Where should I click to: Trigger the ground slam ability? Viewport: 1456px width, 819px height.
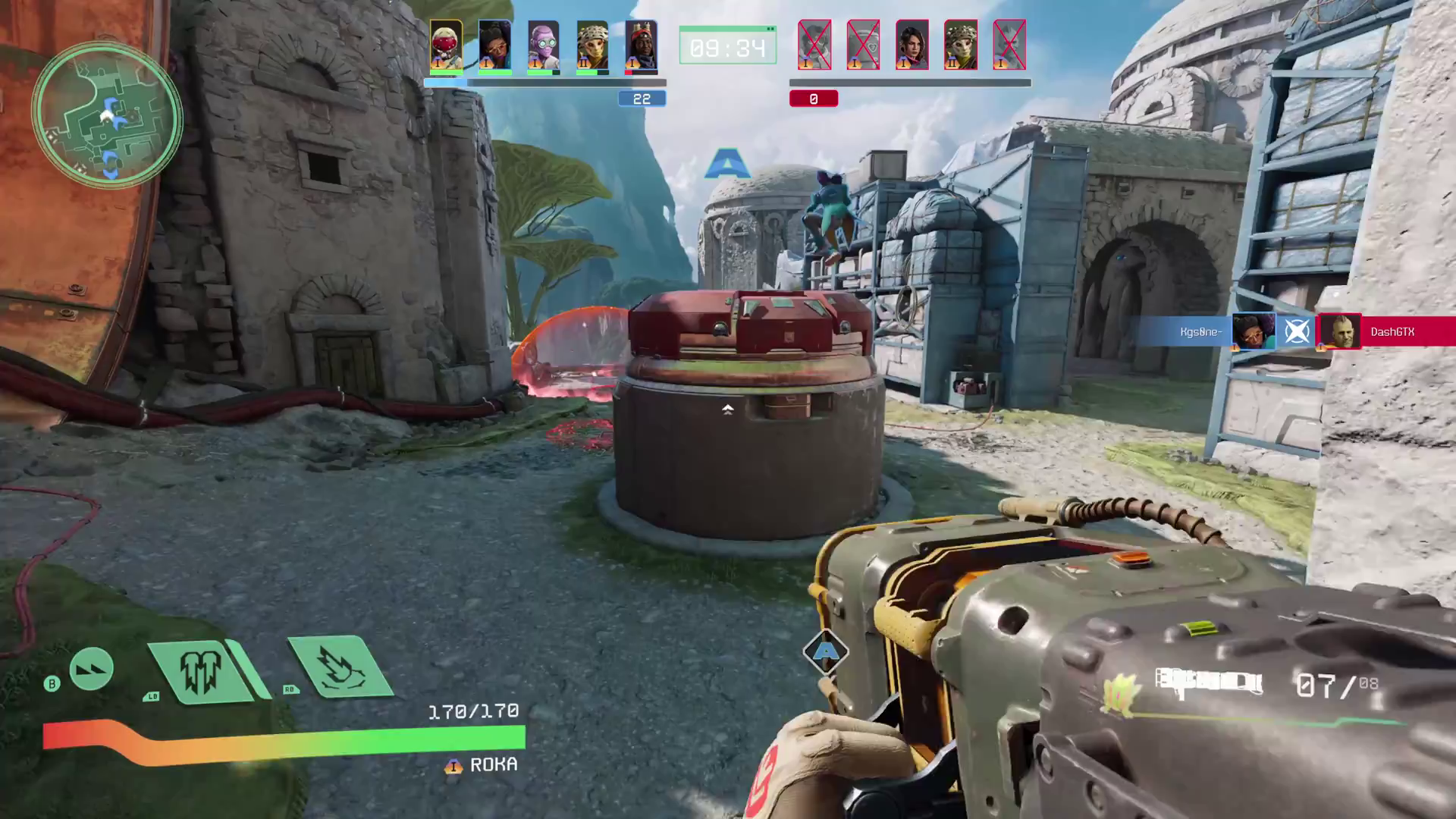click(x=338, y=666)
